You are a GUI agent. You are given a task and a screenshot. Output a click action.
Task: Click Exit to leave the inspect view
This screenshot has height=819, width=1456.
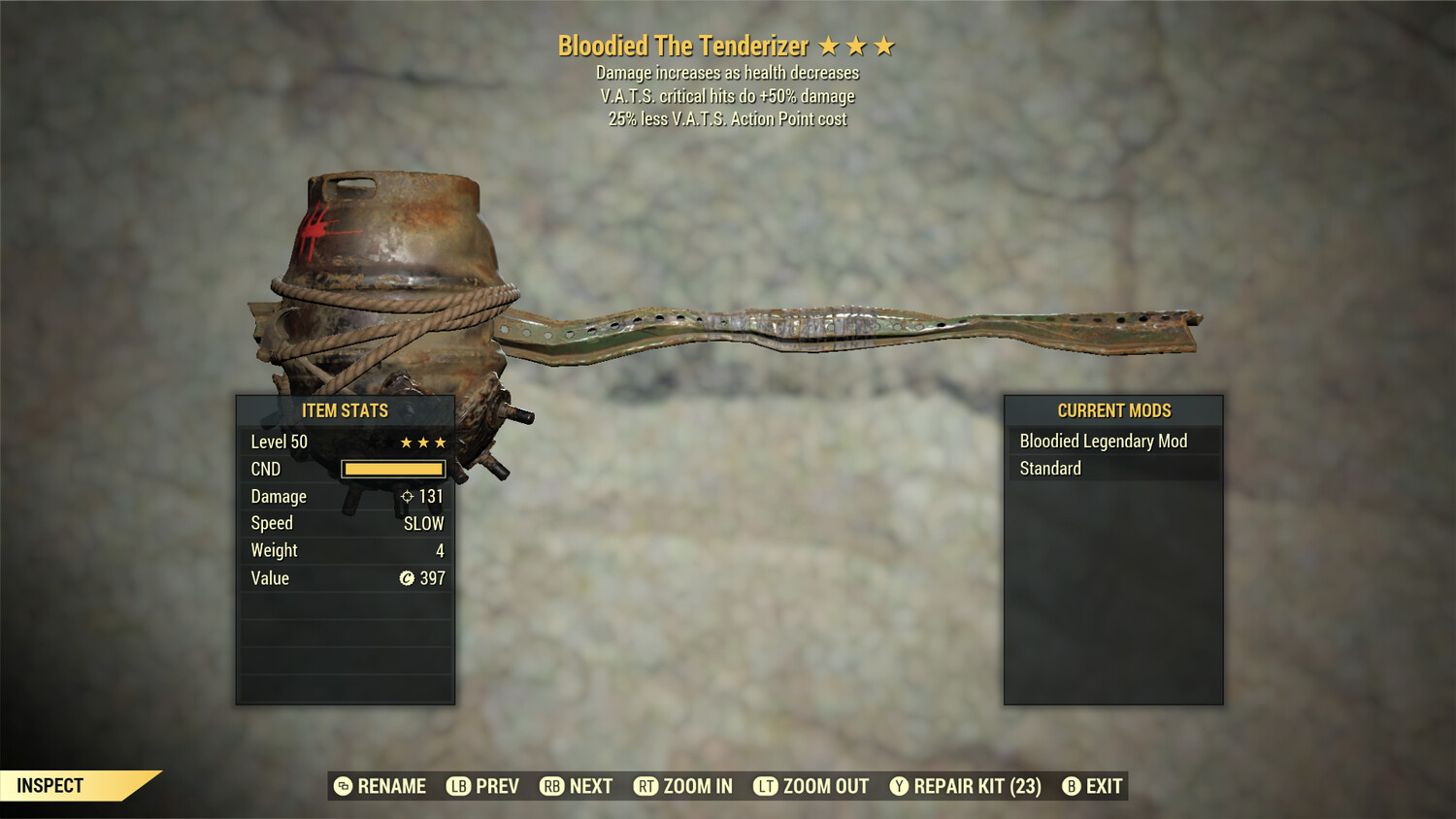[1106, 786]
